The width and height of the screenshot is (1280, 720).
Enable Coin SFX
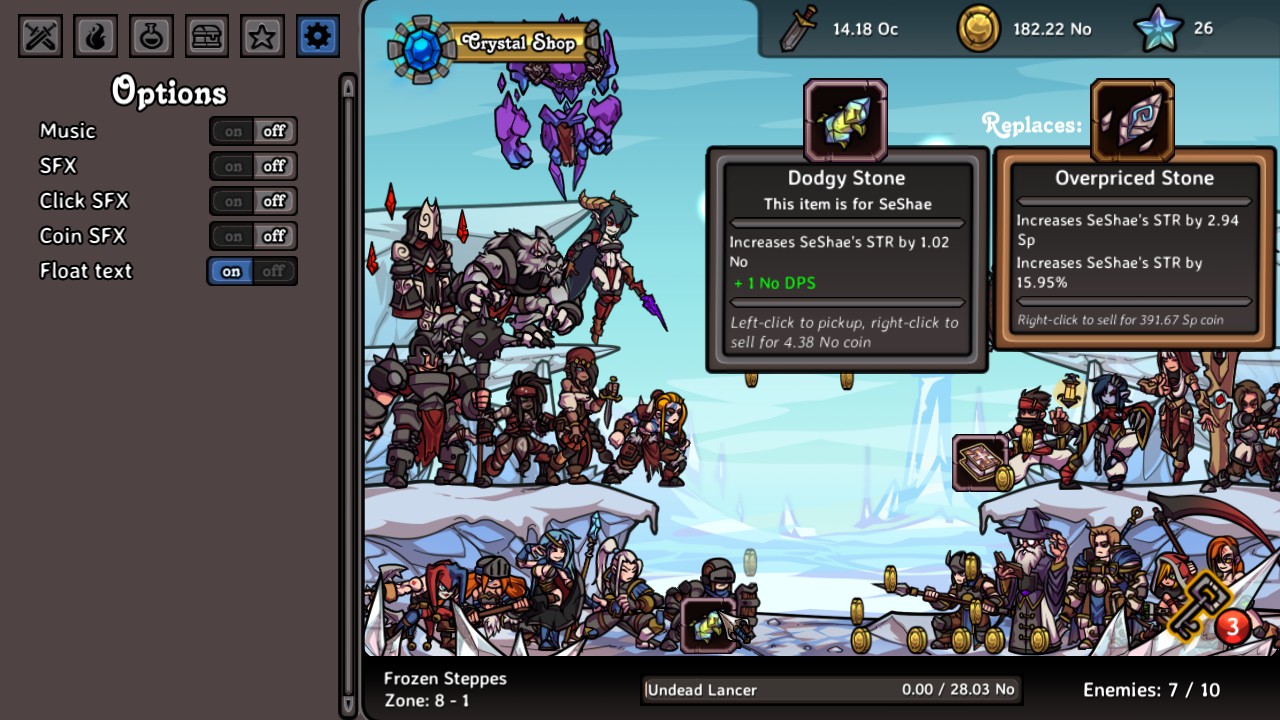(x=232, y=236)
